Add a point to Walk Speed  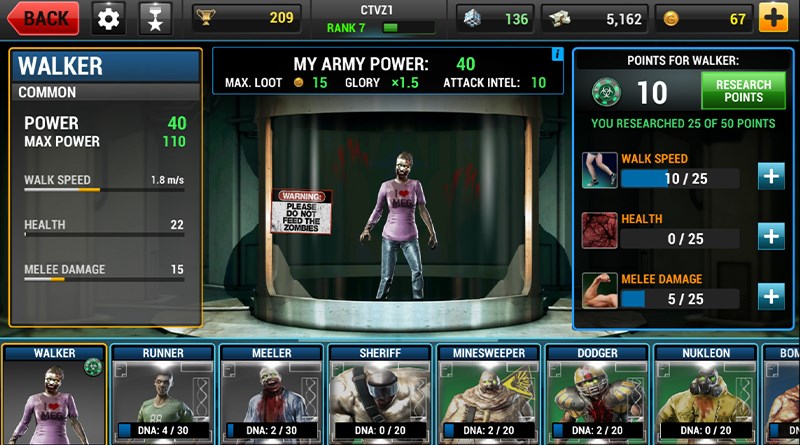pyautogui.click(x=770, y=176)
